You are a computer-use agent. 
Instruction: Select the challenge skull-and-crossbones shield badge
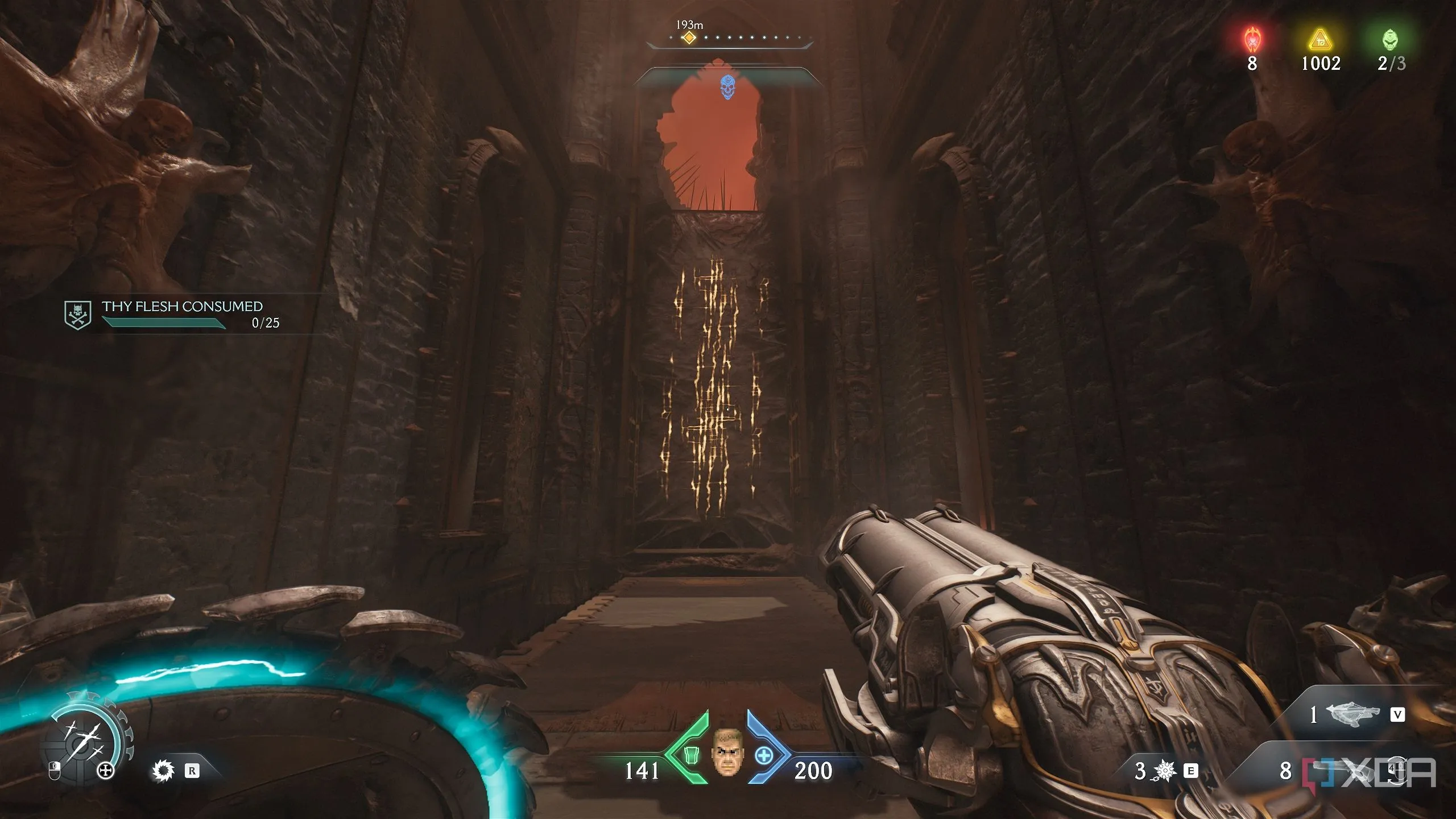[x=78, y=315]
